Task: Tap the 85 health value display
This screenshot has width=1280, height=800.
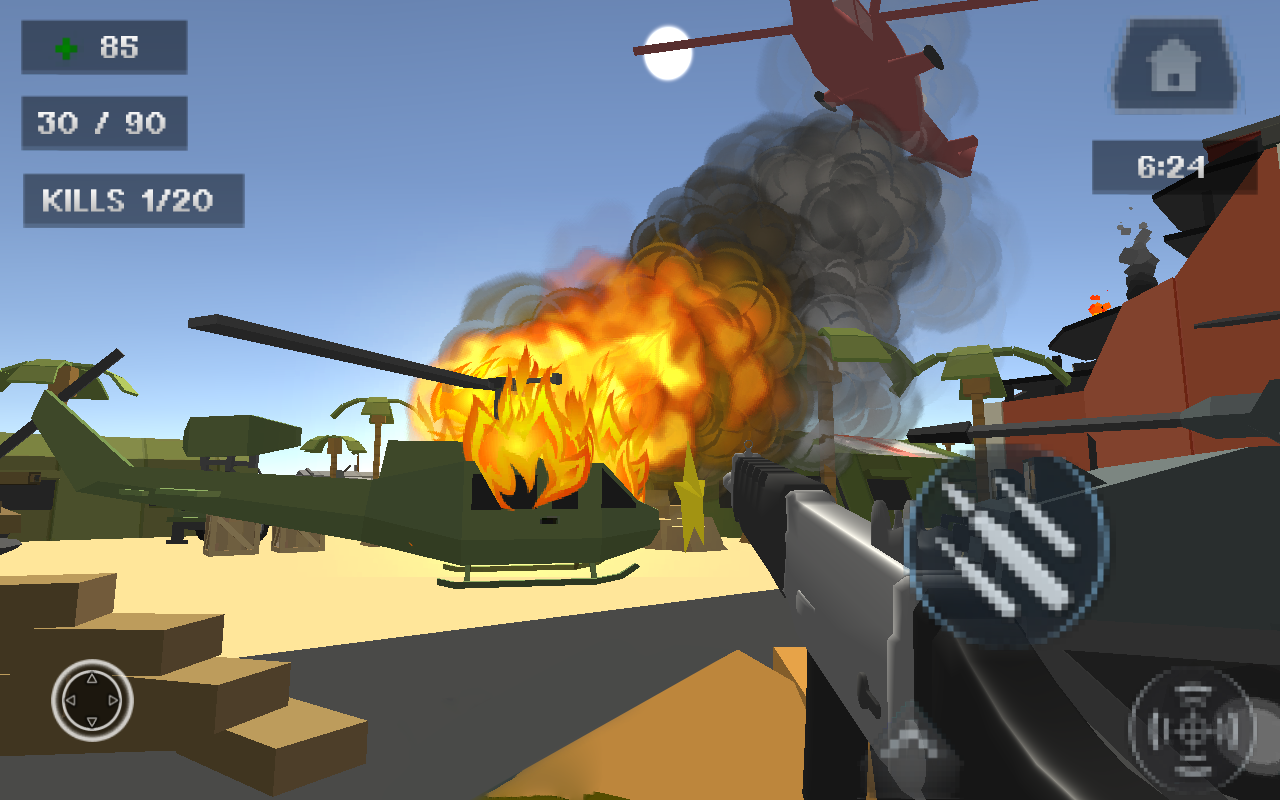Action: pos(113,47)
